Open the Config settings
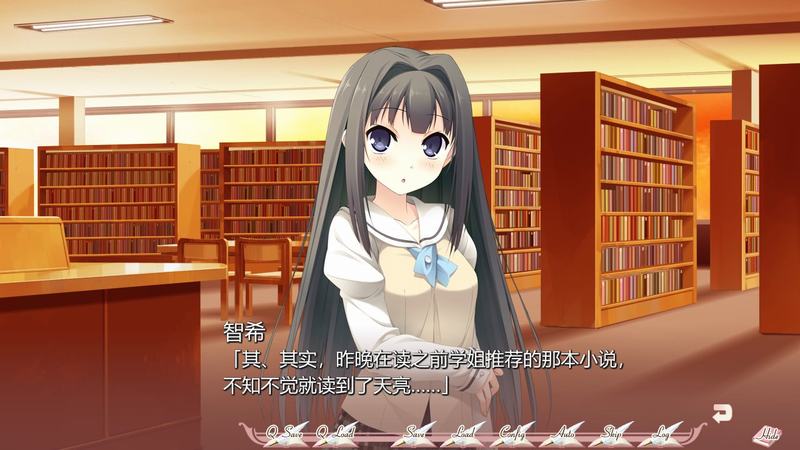This screenshot has width=800, height=450. [514, 433]
